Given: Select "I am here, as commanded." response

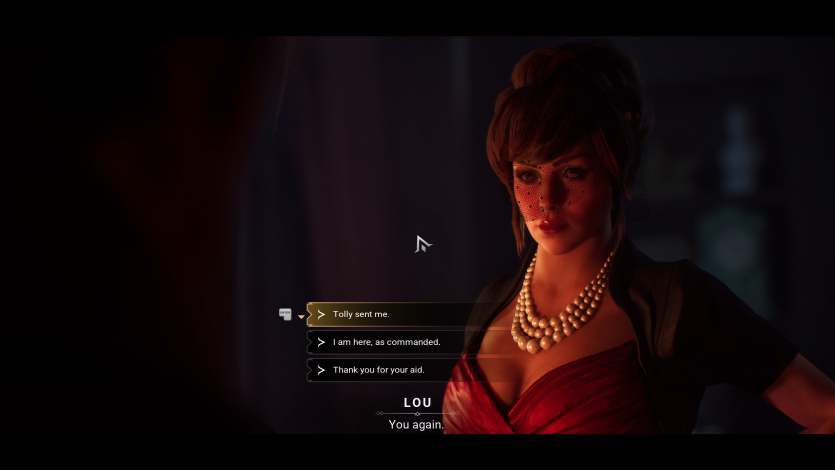Looking at the screenshot, I should click(386, 342).
